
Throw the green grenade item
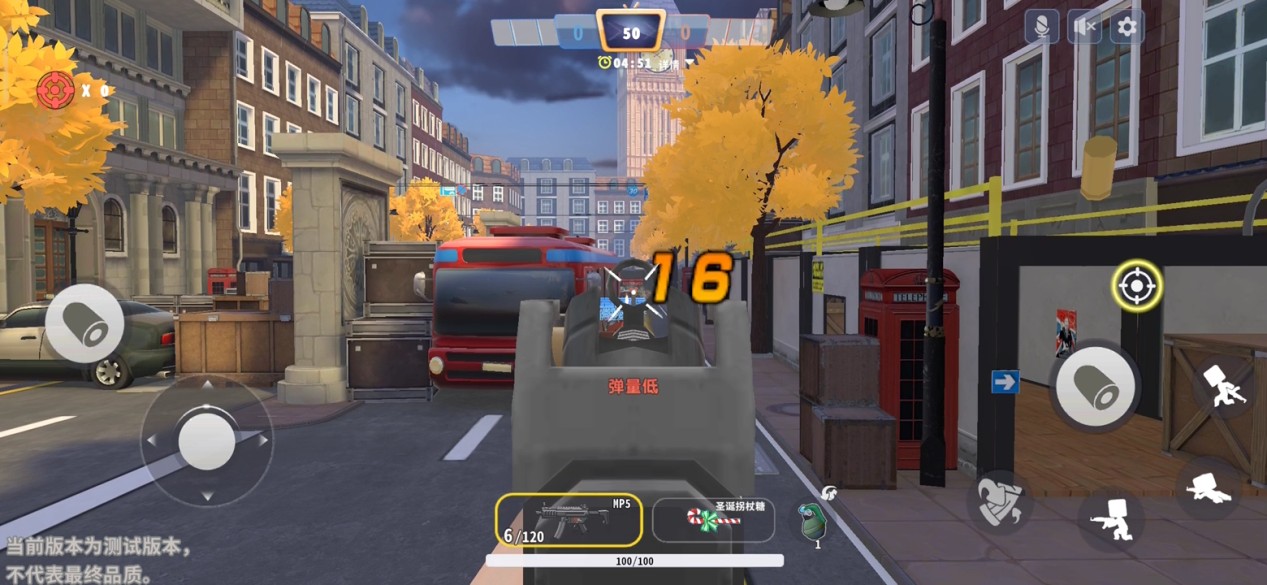point(811,521)
